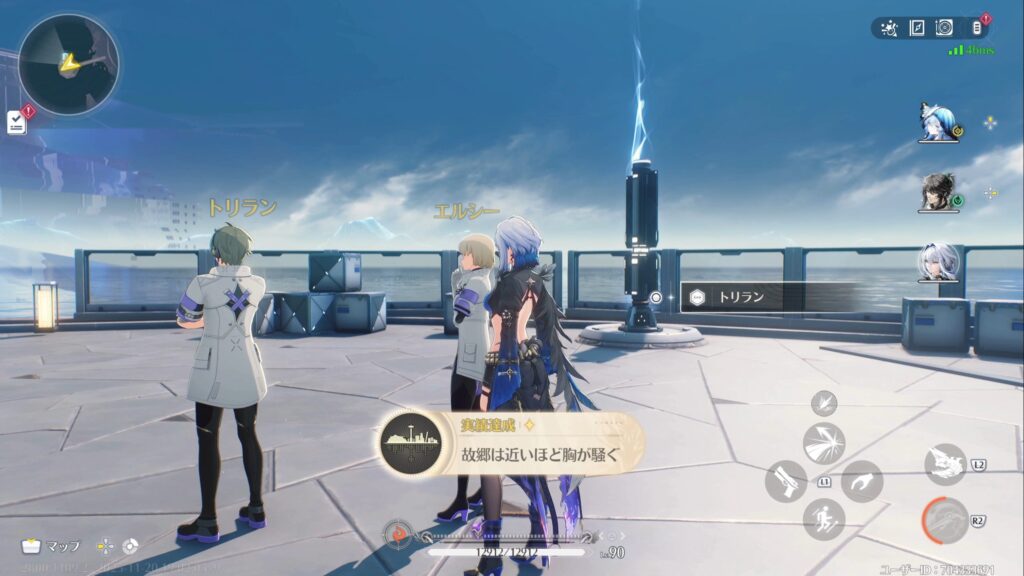Select the トリラン interaction prompt
The image size is (1024, 576).
point(768,296)
